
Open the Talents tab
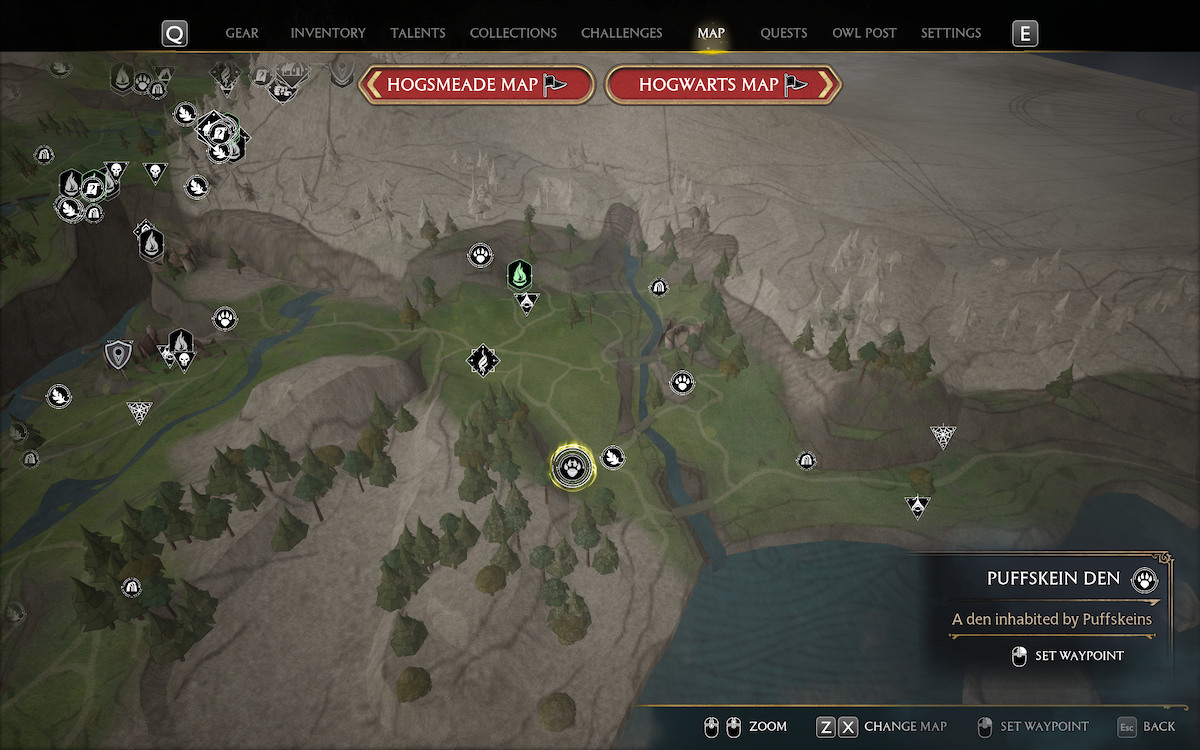tap(418, 33)
